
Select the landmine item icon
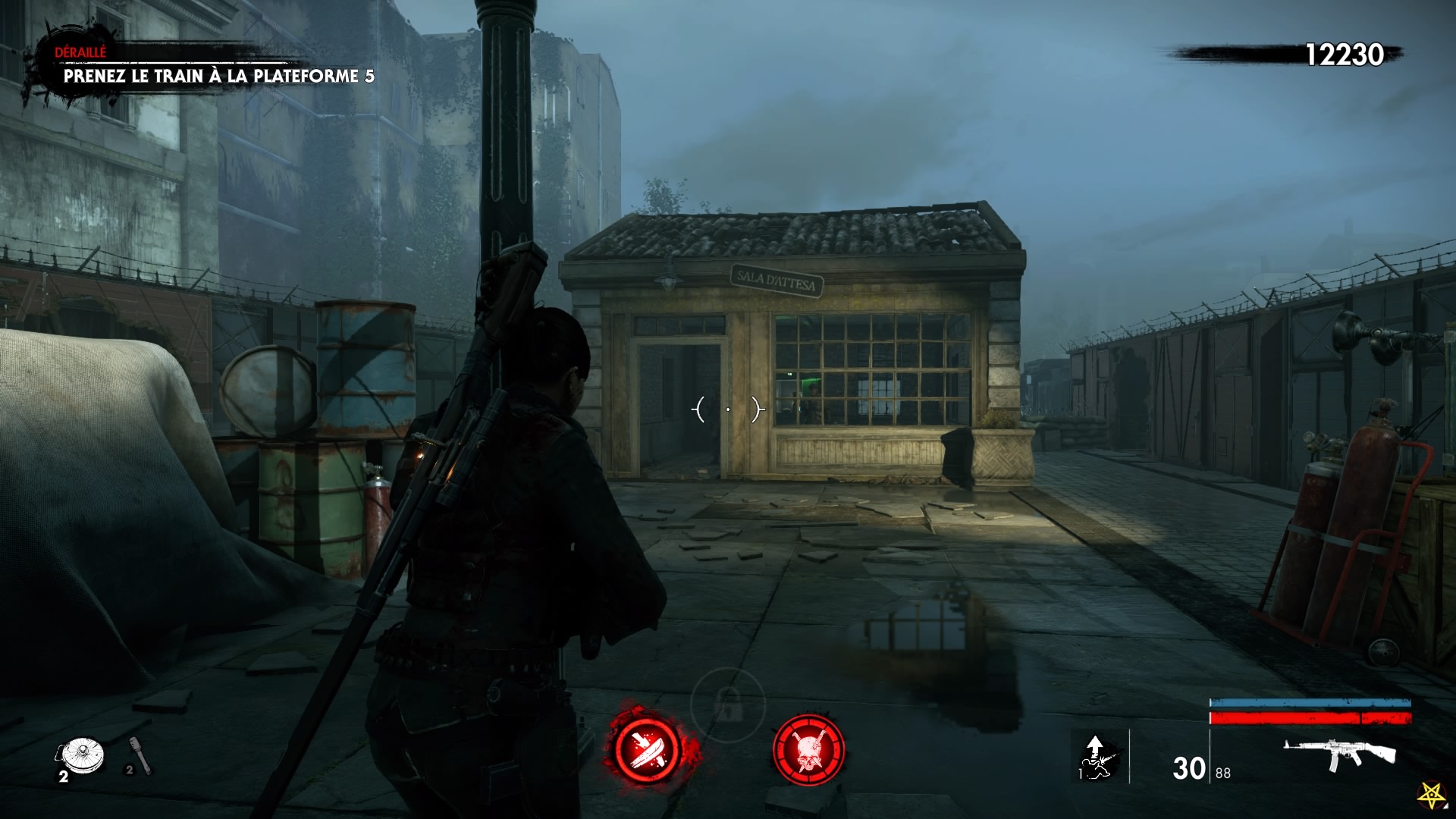(81, 755)
